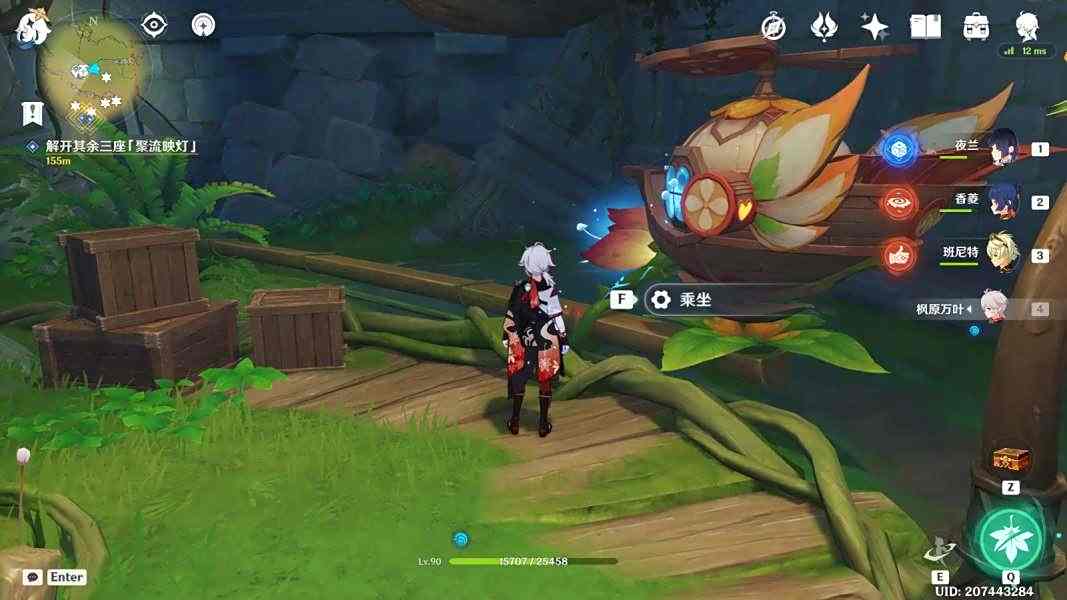Viewport: 1067px width, 600px height.
Task: Open the backpack inventory
Action: [976, 27]
